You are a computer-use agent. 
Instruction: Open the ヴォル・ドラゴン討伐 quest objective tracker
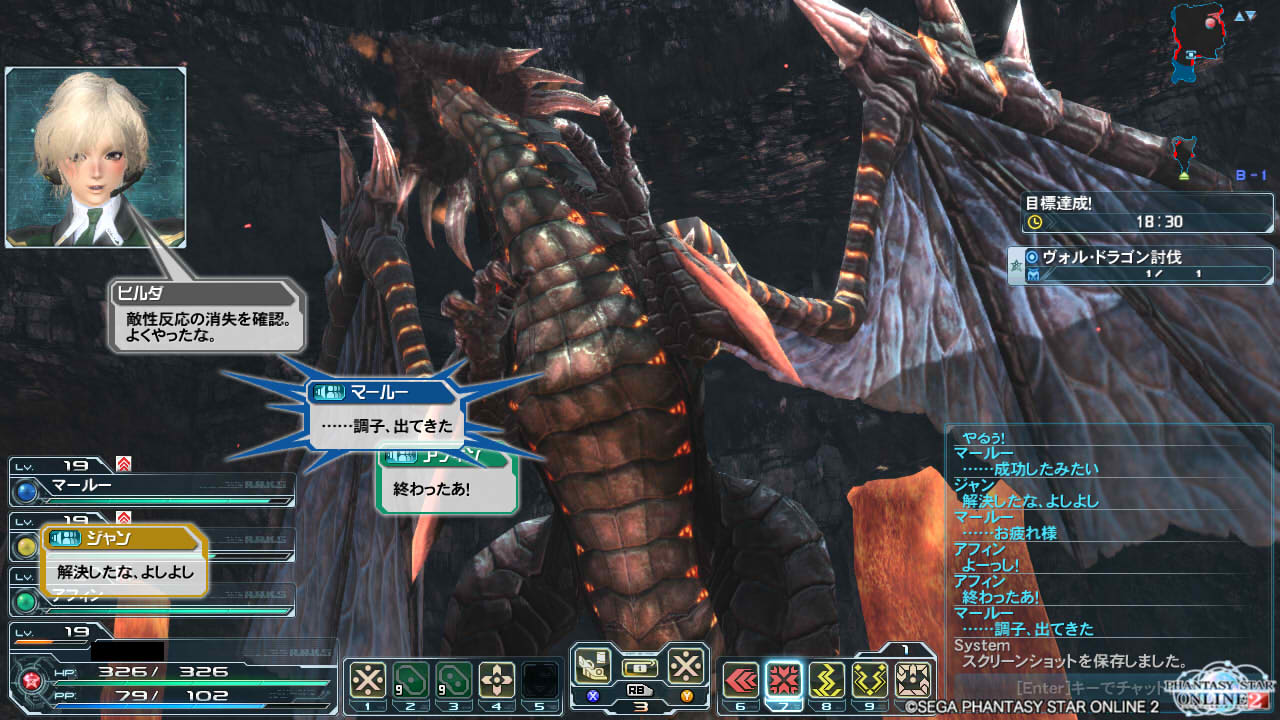pyautogui.click(x=1140, y=265)
